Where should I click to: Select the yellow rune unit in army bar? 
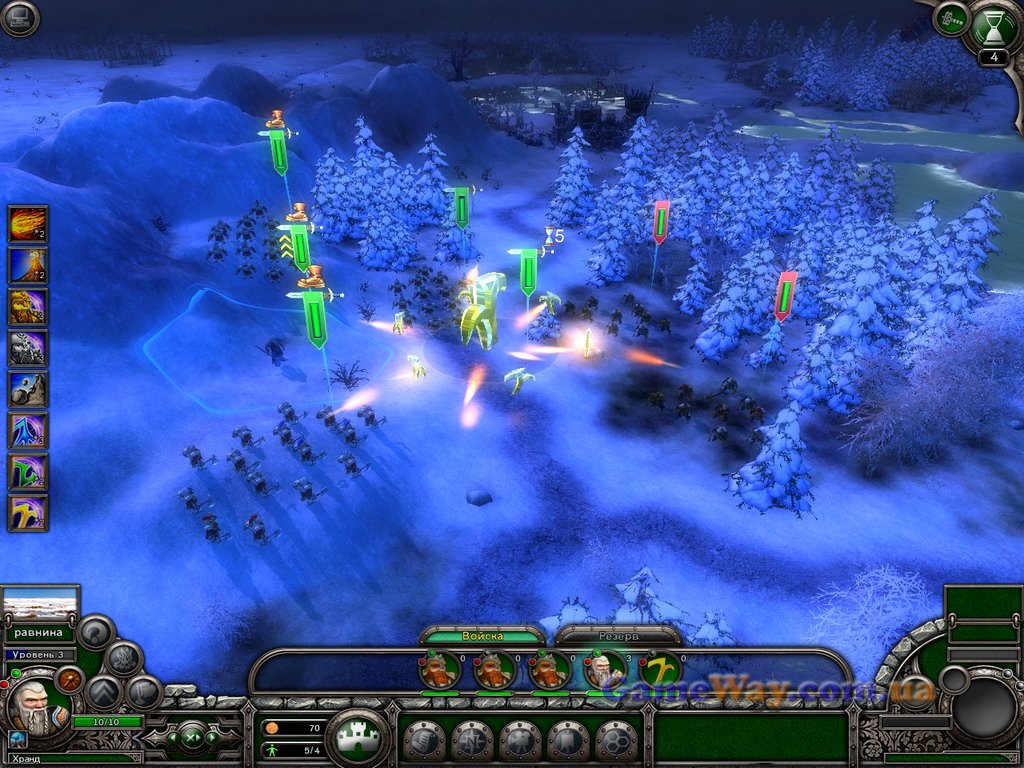tap(660, 669)
